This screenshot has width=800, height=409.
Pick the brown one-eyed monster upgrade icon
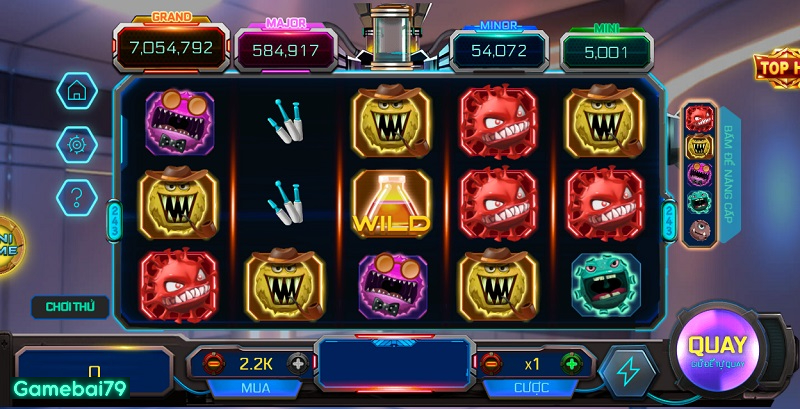pos(699,231)
